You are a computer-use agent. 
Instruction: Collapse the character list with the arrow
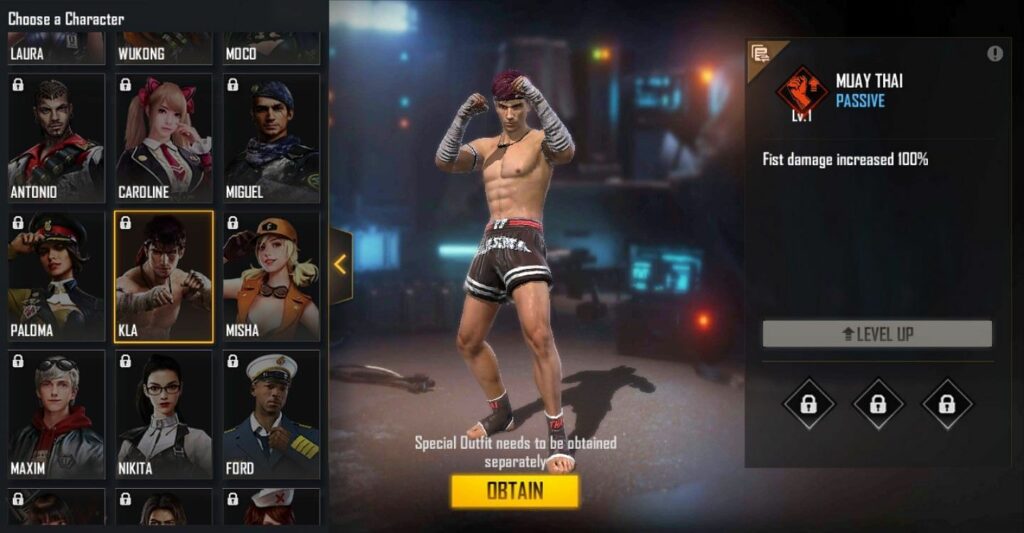[x=340, y=265]
